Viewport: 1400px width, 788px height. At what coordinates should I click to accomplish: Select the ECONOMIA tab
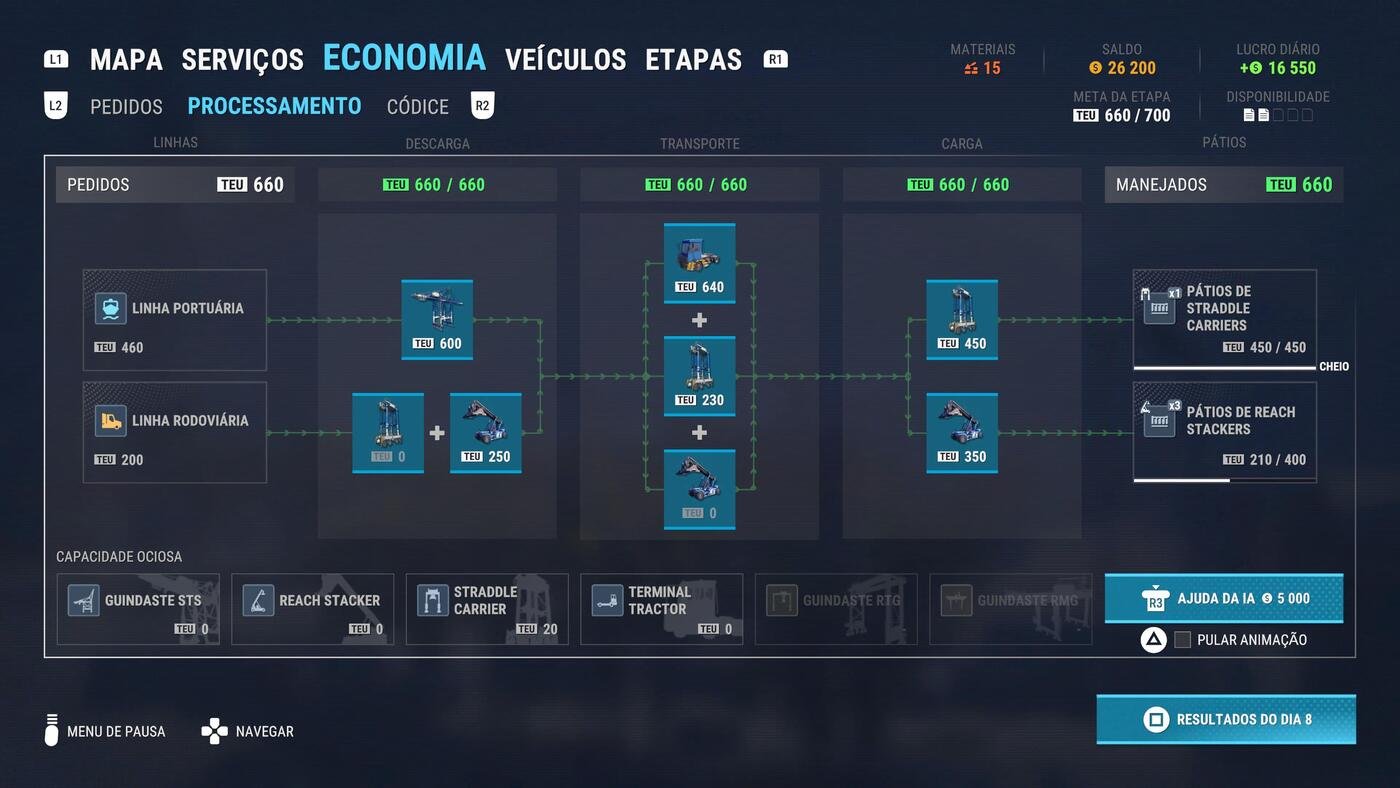404,58
